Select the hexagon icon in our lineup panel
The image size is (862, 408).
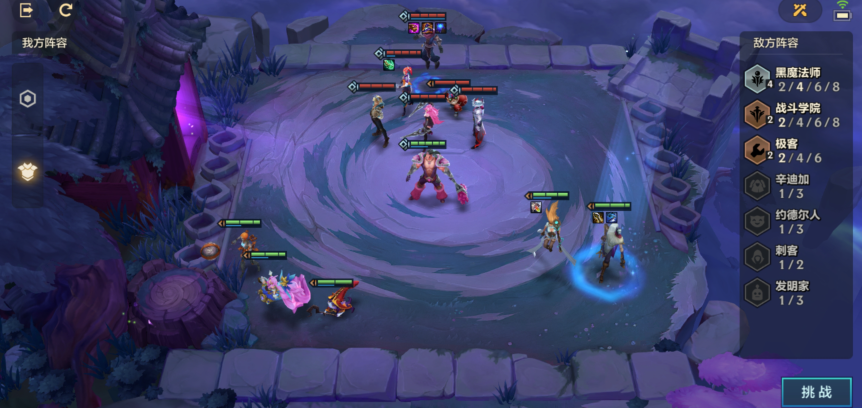point(28,99)
